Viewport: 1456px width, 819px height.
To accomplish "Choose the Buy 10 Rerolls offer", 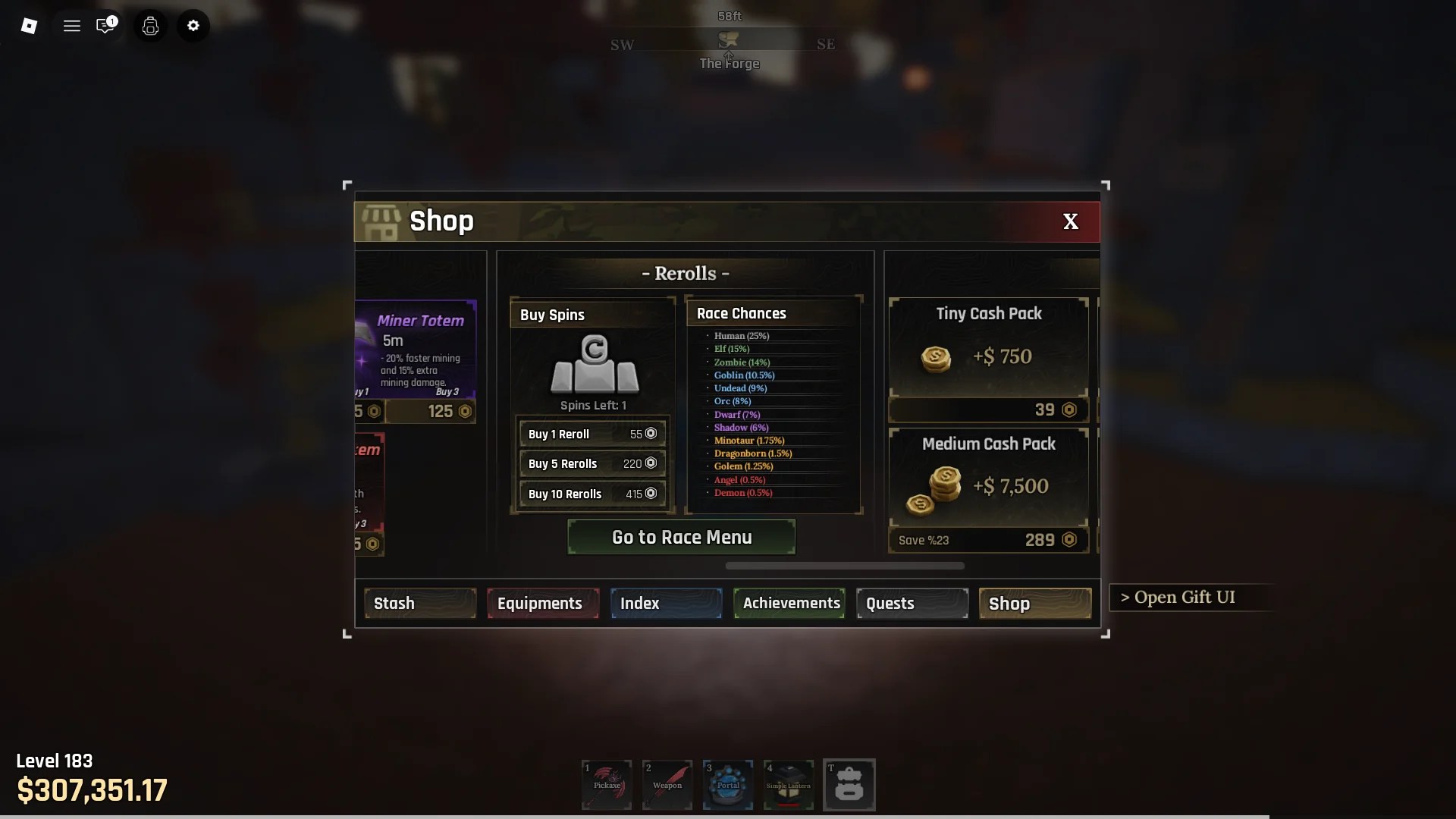I will (592, 494).
